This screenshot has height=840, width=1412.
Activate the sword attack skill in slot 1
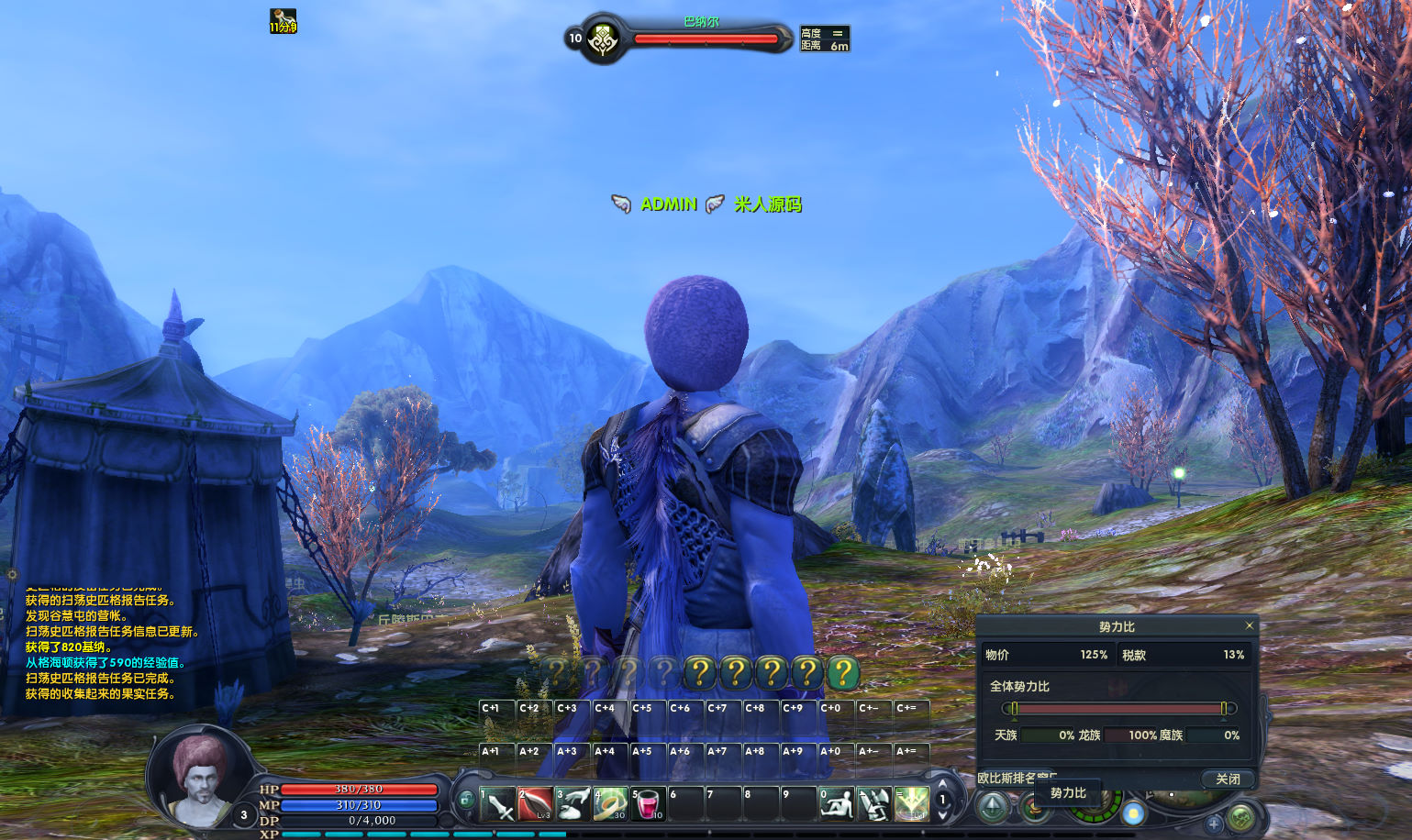click(498, 803)
